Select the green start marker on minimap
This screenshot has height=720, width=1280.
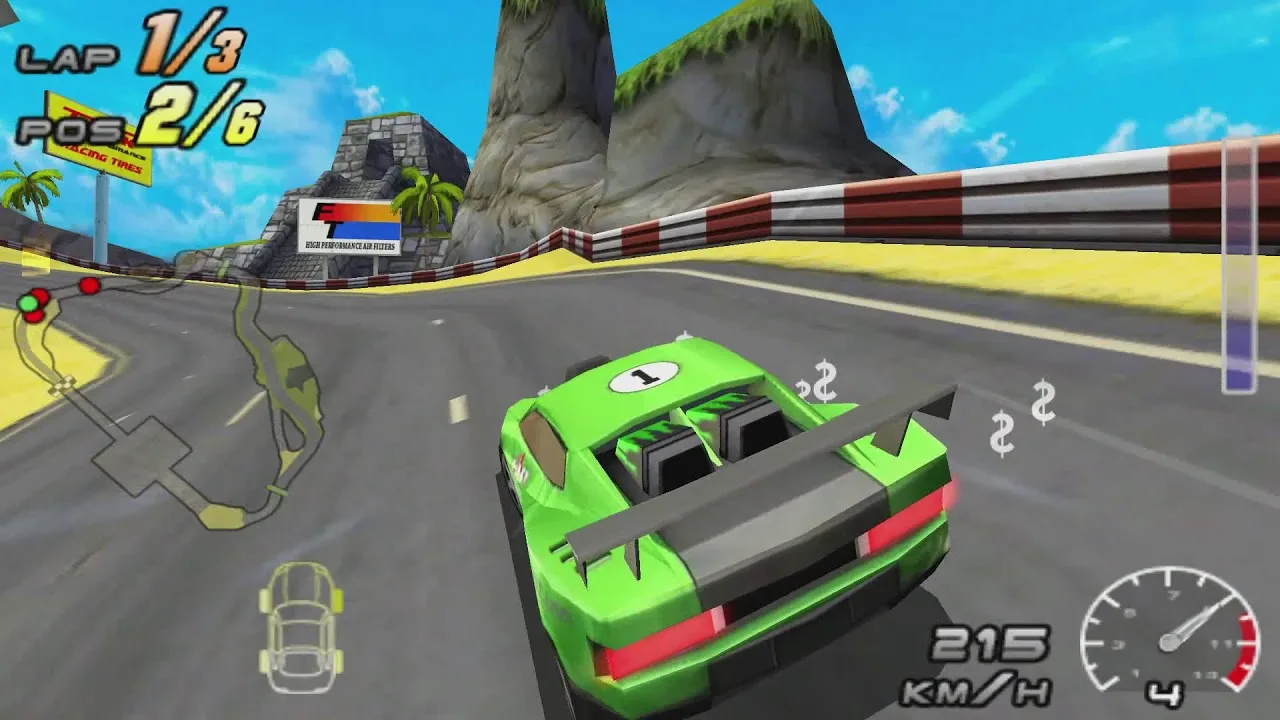point(28,303)
